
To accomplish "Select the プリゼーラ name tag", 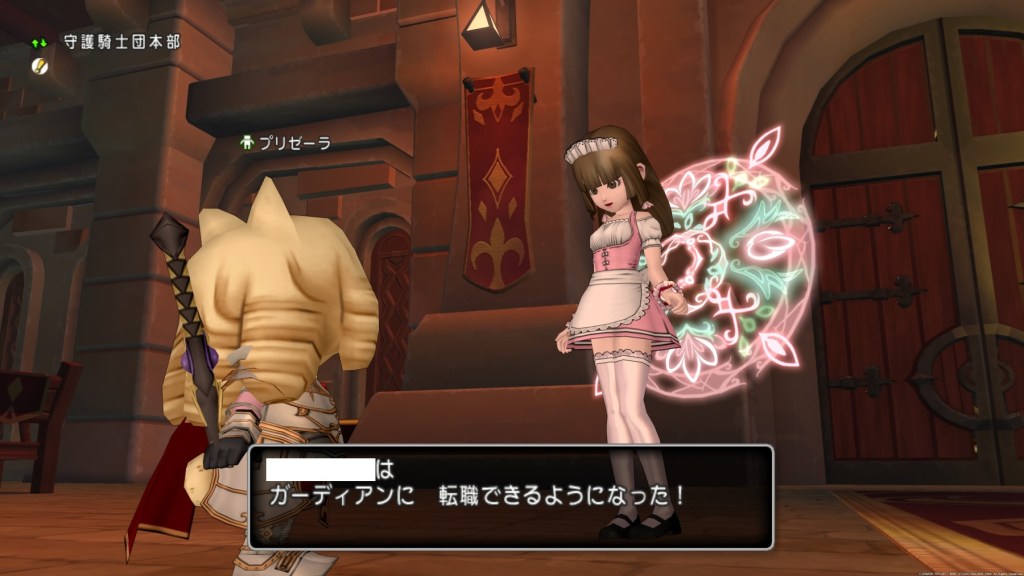I will point(285,143).
